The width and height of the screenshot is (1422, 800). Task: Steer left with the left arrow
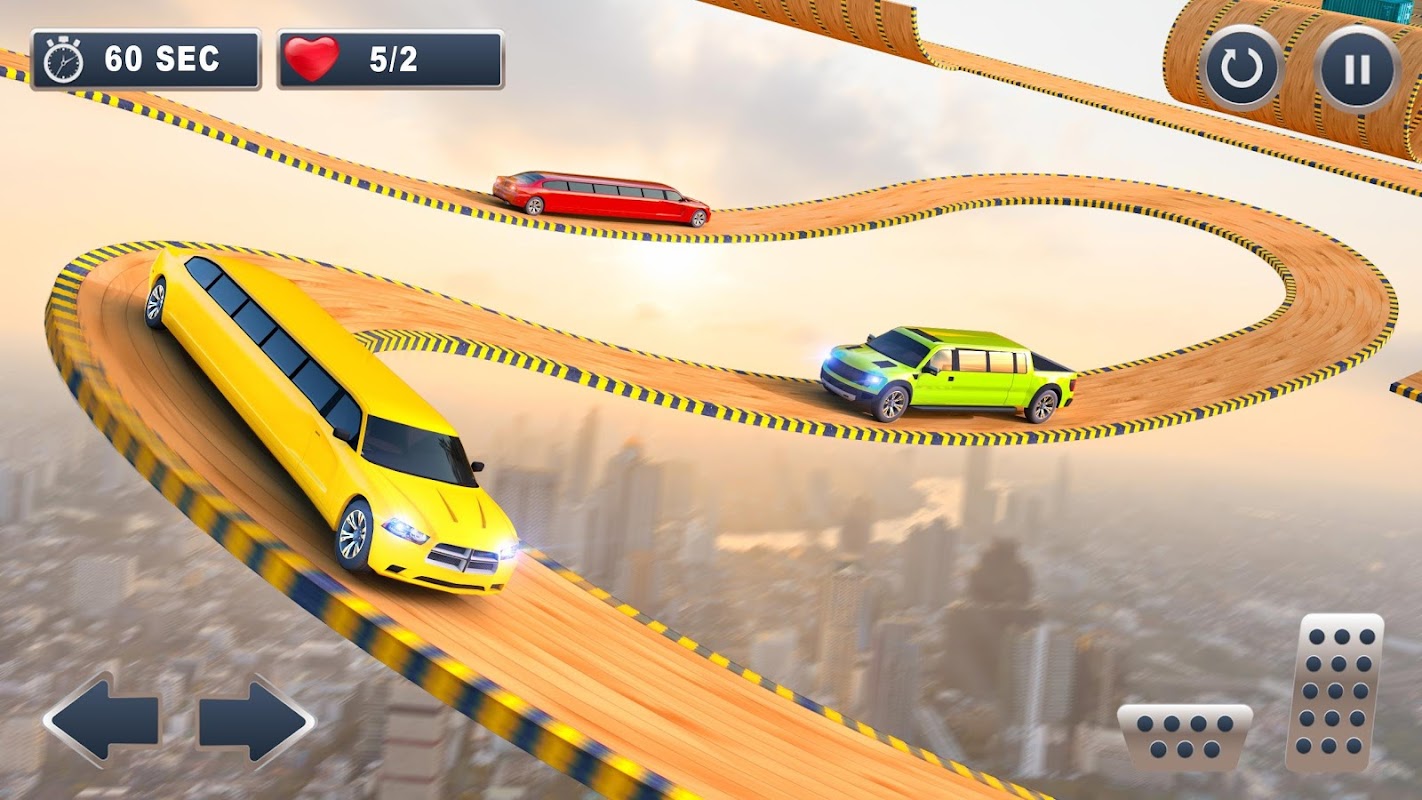101,718
